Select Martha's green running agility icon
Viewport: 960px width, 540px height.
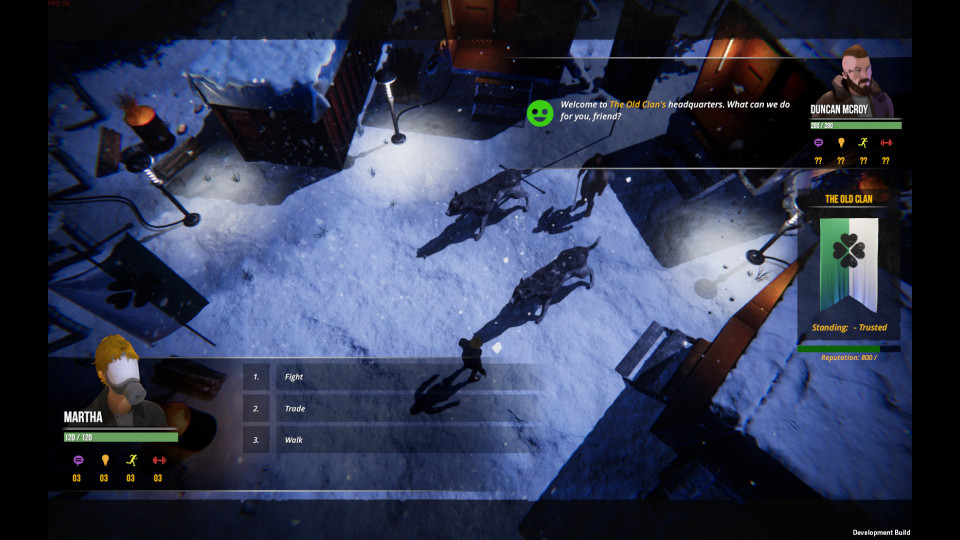[x=131, y=461]
